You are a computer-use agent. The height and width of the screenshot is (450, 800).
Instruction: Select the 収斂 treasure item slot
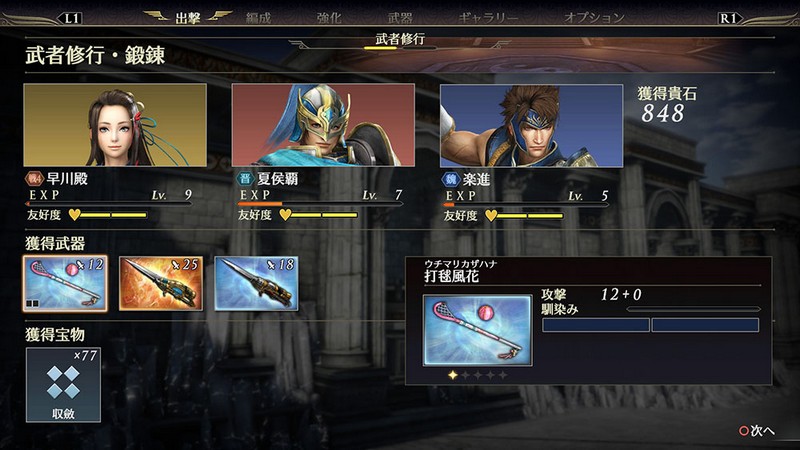64,384
